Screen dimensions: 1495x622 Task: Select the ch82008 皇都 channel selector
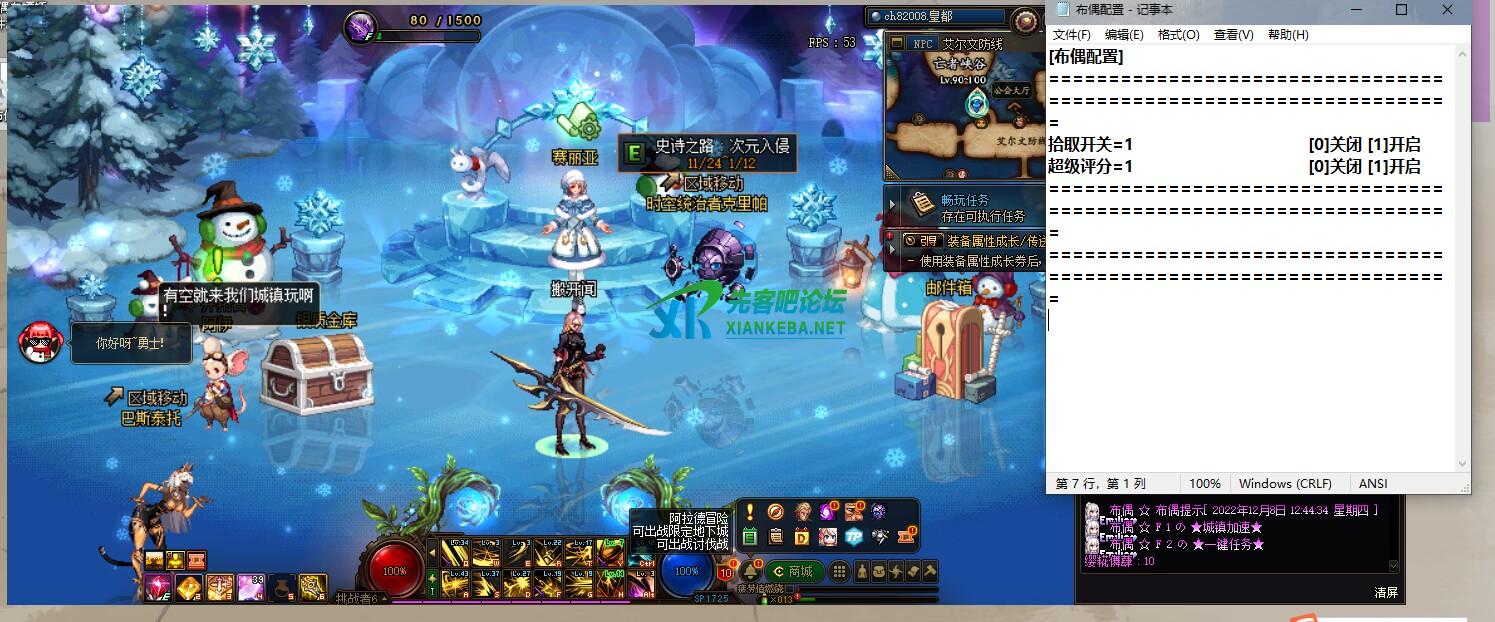936,17
